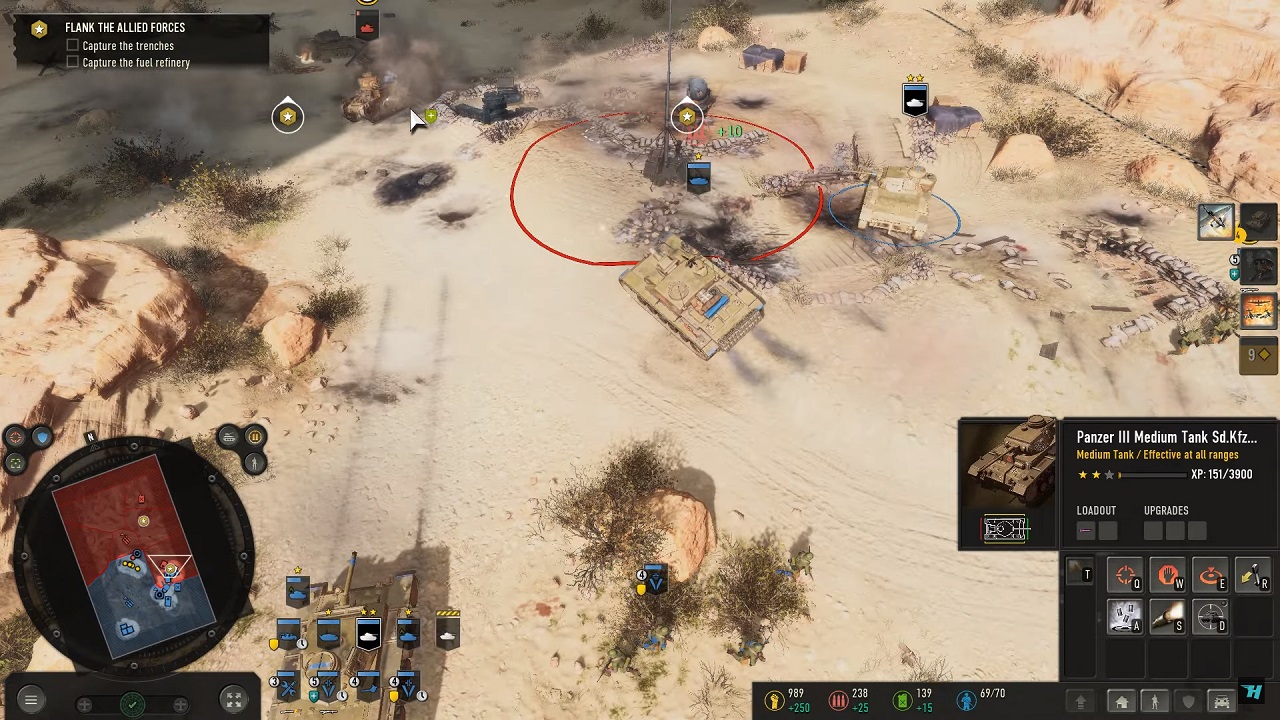The image size is (1280, 720).
Task: Open the vehicle production button
Action: 1221,702
